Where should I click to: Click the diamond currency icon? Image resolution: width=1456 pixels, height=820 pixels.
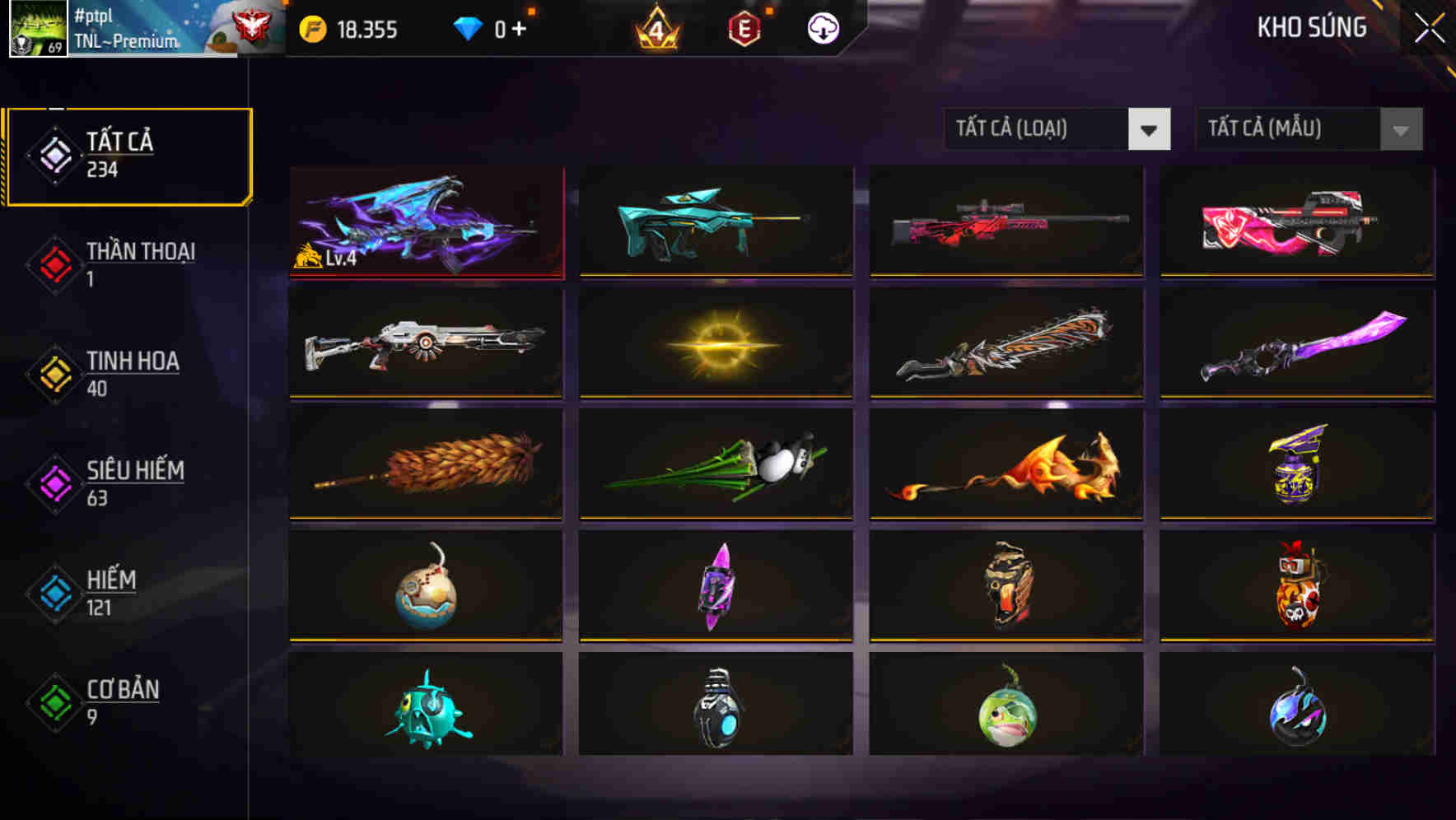tap(469, 27)
